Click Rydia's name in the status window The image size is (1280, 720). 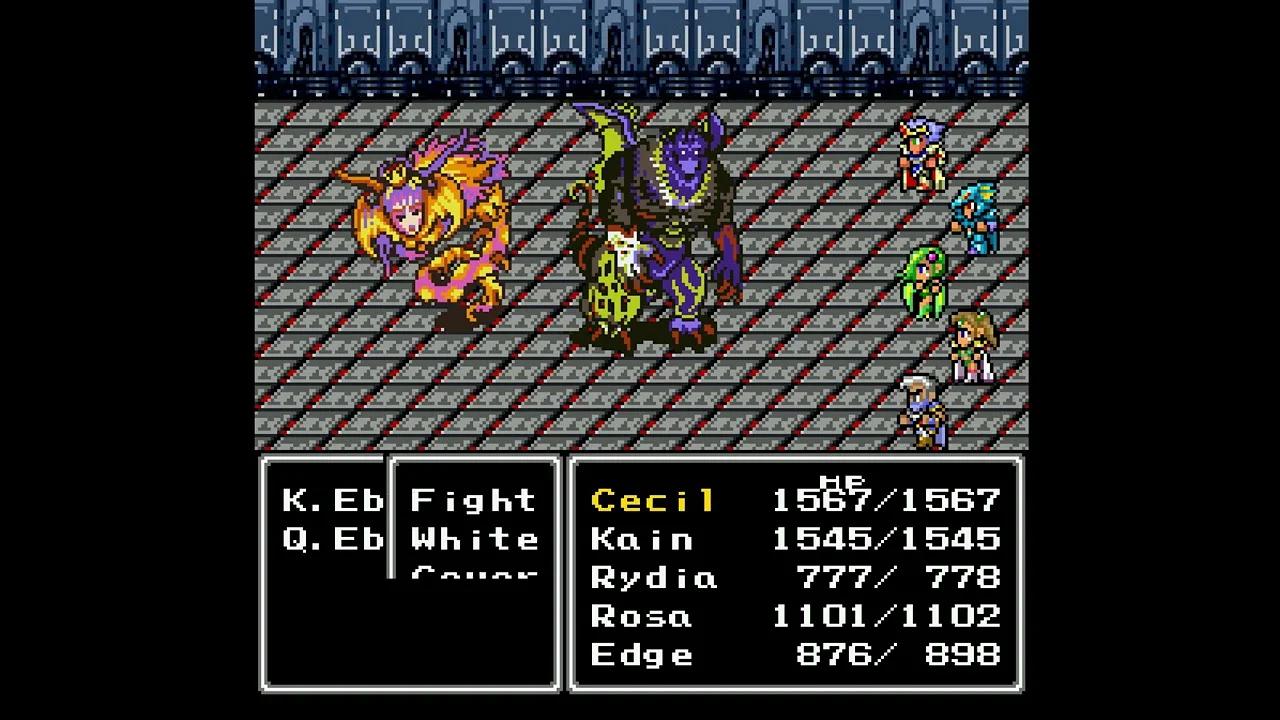652,578
